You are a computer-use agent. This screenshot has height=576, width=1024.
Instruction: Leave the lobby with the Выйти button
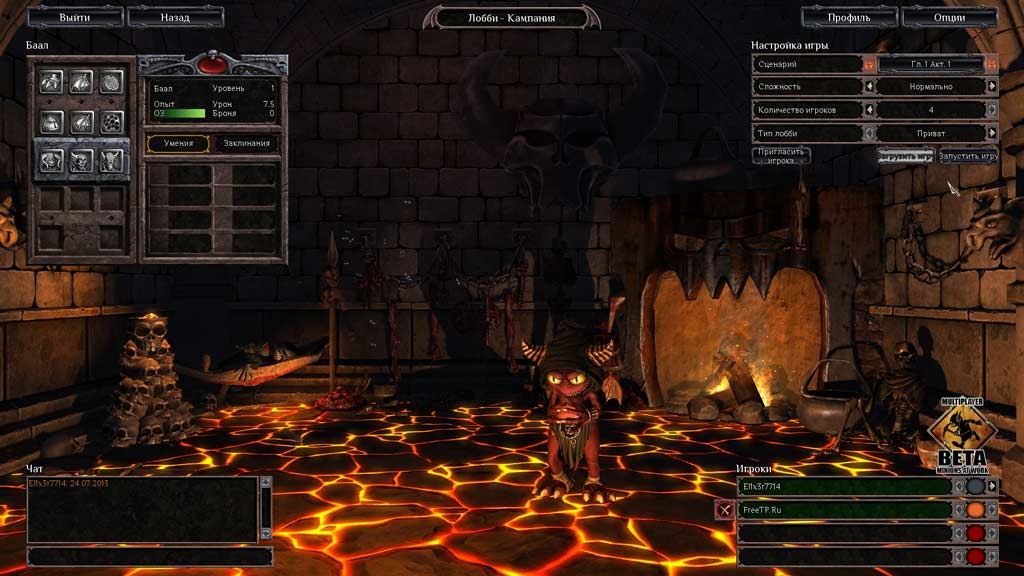pos(75,17)
